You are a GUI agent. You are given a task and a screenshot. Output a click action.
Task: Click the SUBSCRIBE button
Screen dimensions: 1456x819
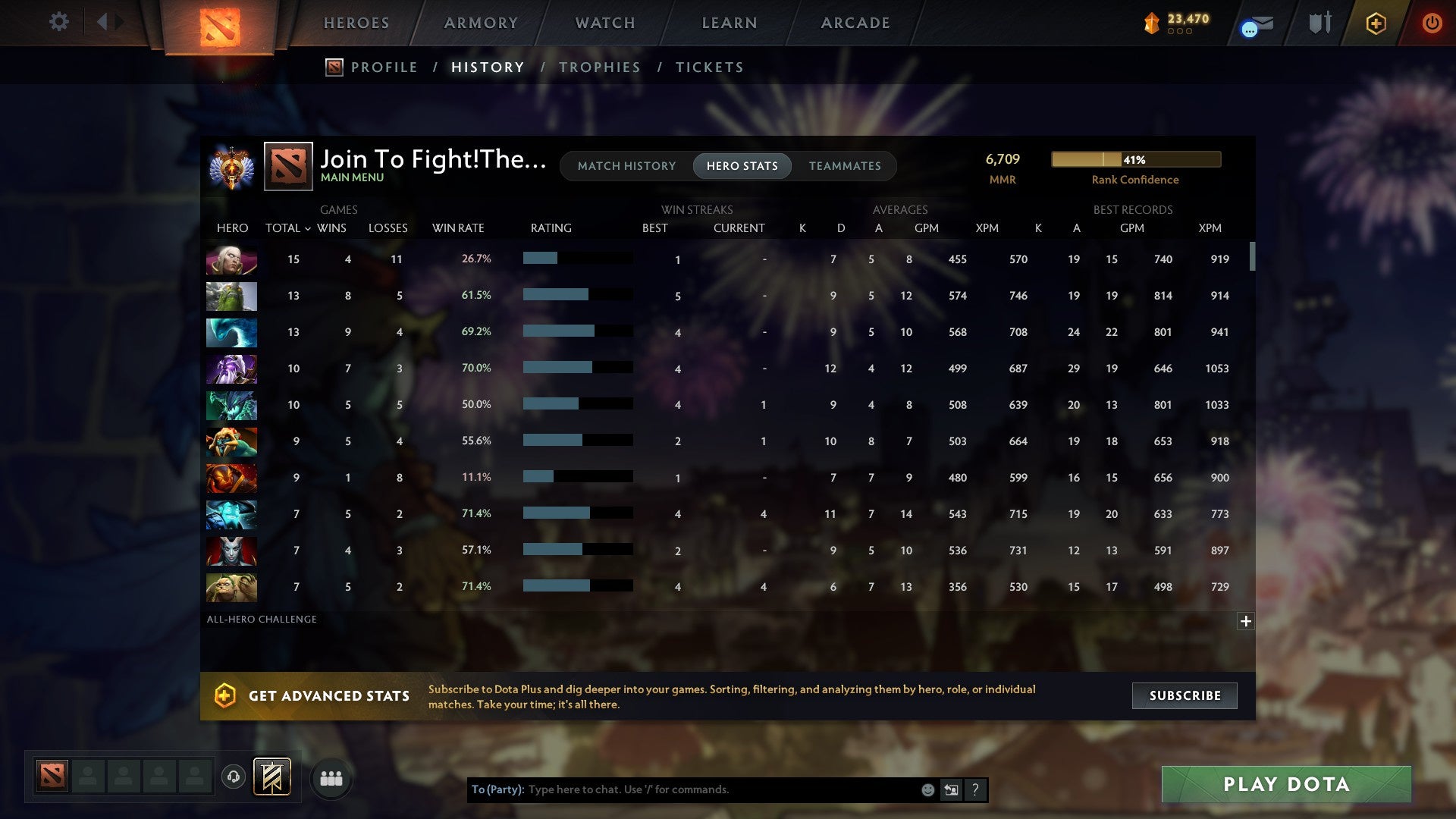click(1184, 695)
